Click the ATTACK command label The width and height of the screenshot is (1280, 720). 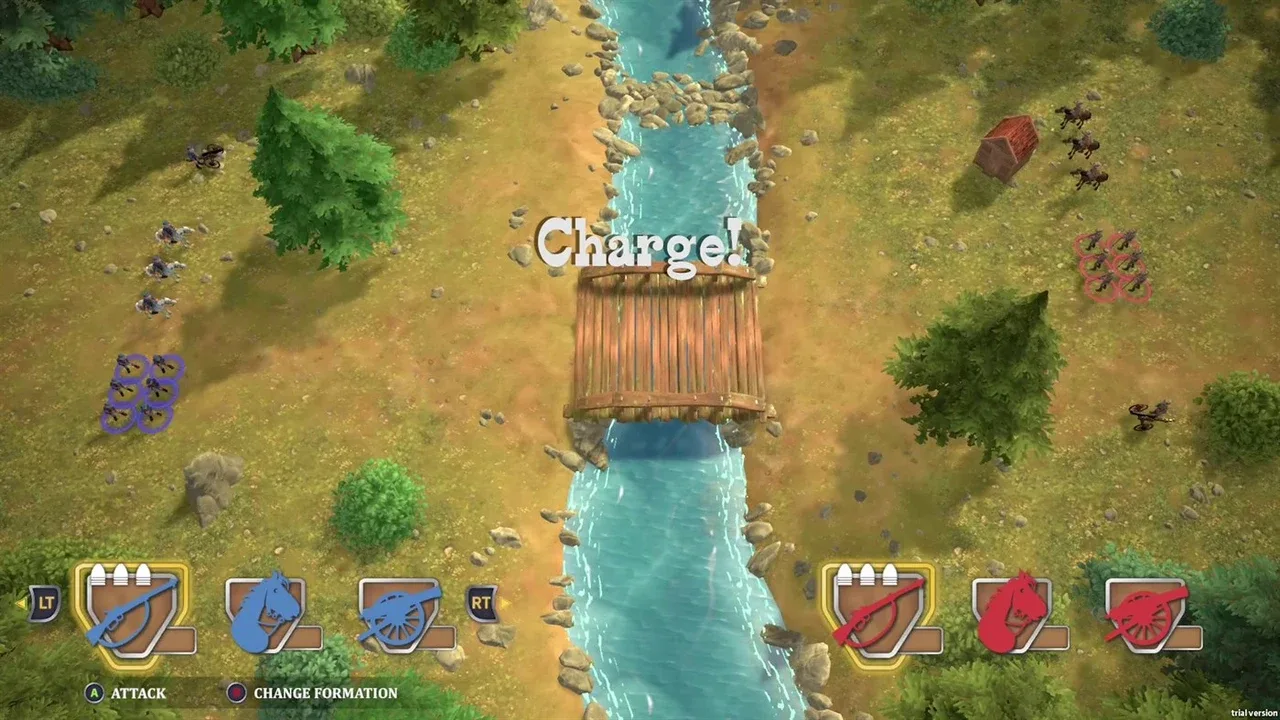tap(139, 693)
